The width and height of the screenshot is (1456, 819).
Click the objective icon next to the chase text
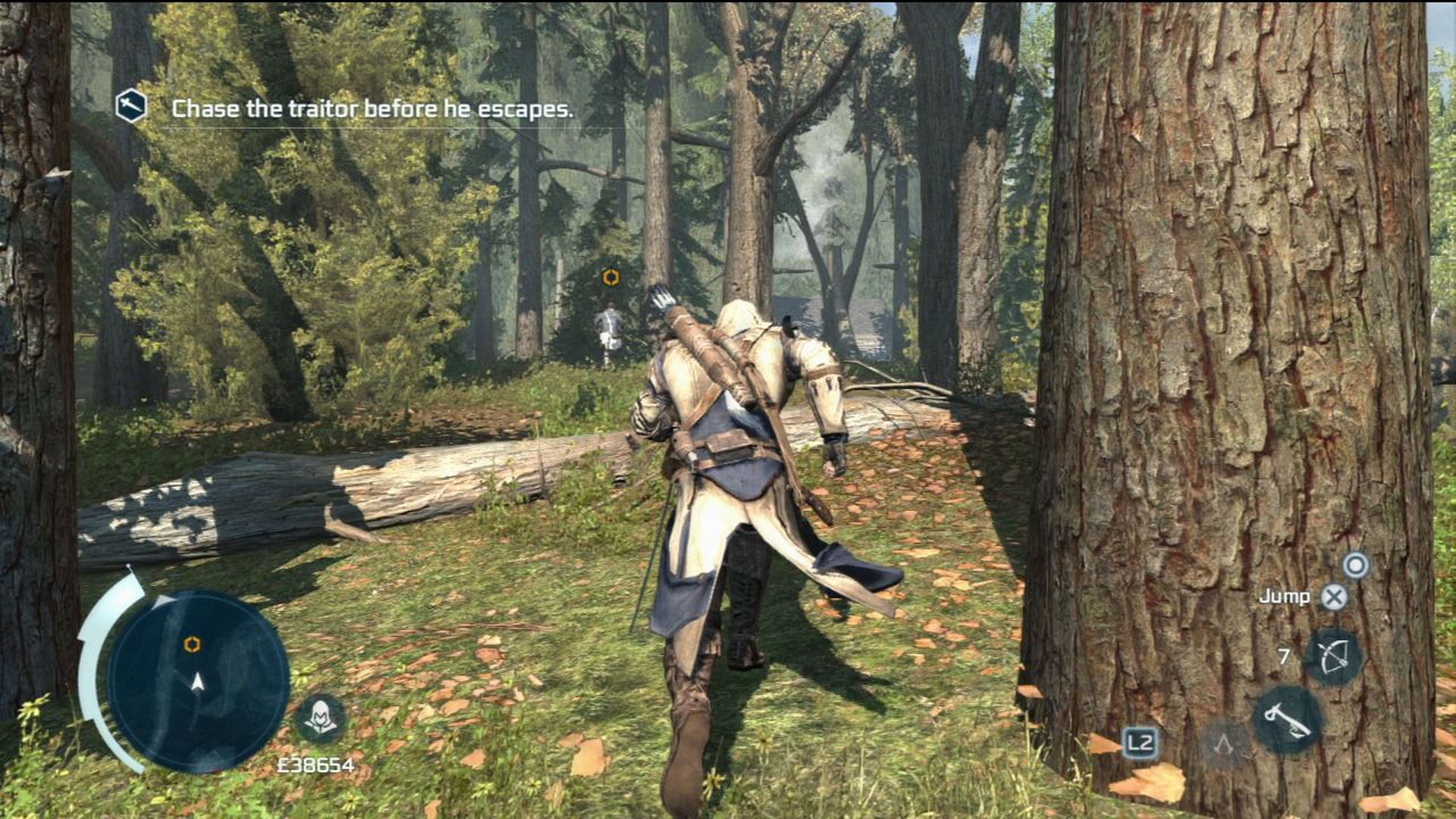point(130,106)
